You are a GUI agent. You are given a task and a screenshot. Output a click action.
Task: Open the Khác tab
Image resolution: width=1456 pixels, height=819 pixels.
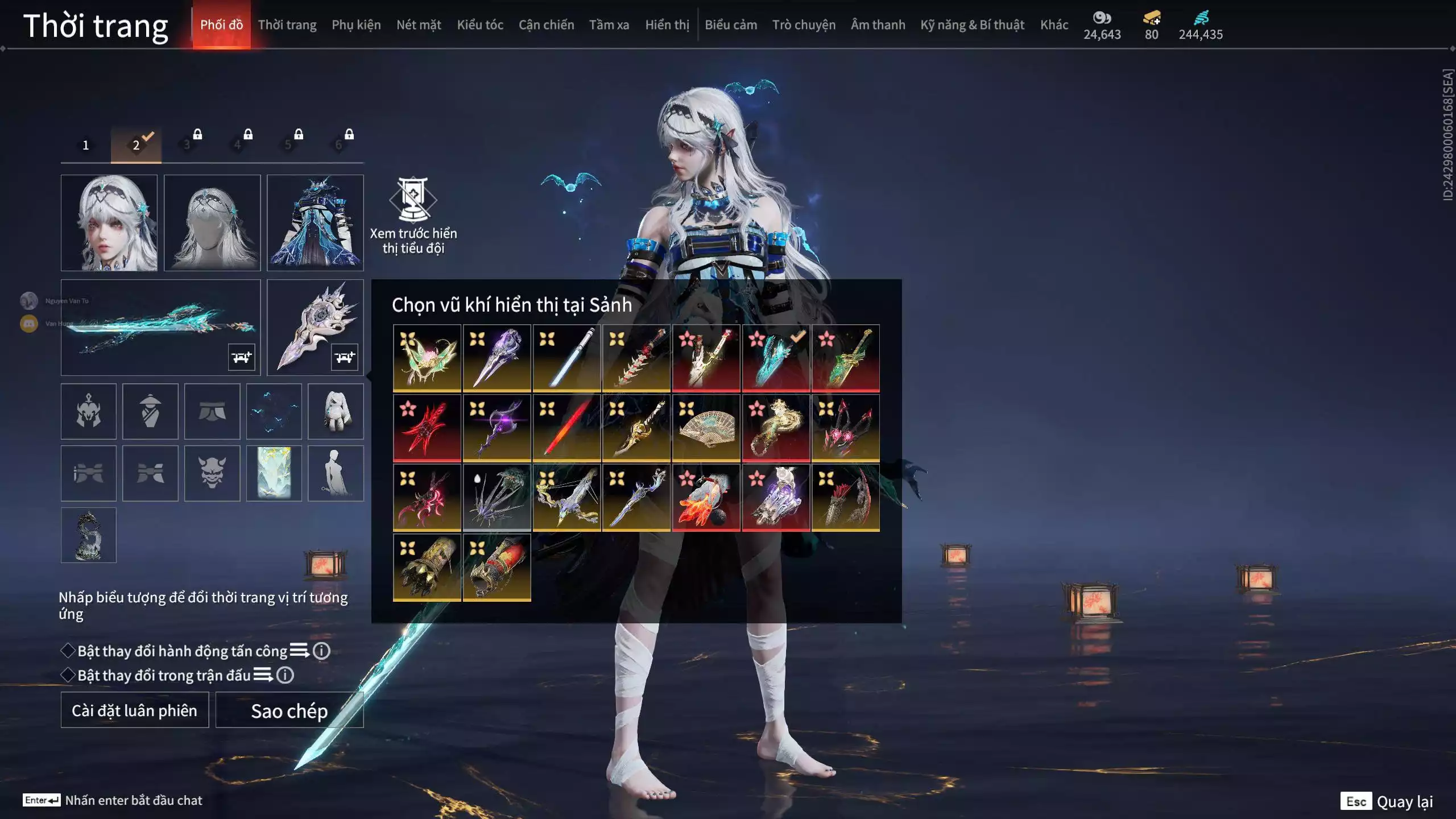tap(1054, 25)
